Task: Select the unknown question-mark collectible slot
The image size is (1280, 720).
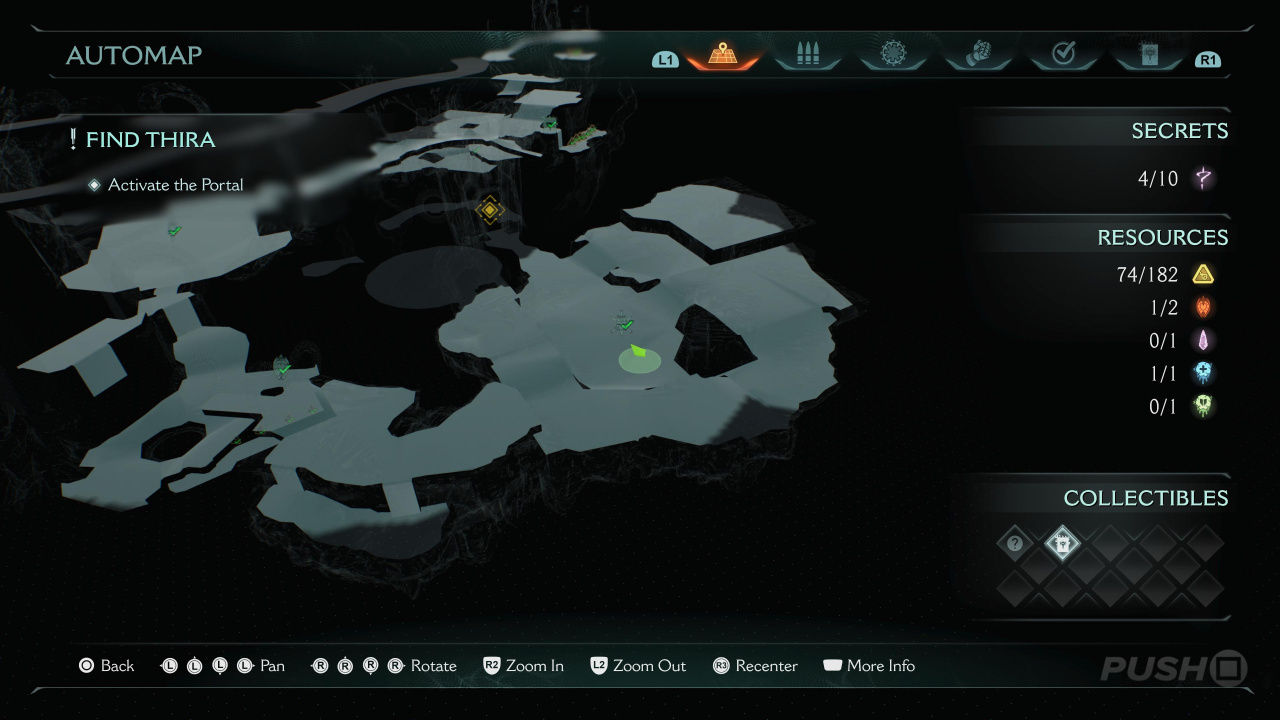Action: pyautogui.click(x=1015, y=544)
